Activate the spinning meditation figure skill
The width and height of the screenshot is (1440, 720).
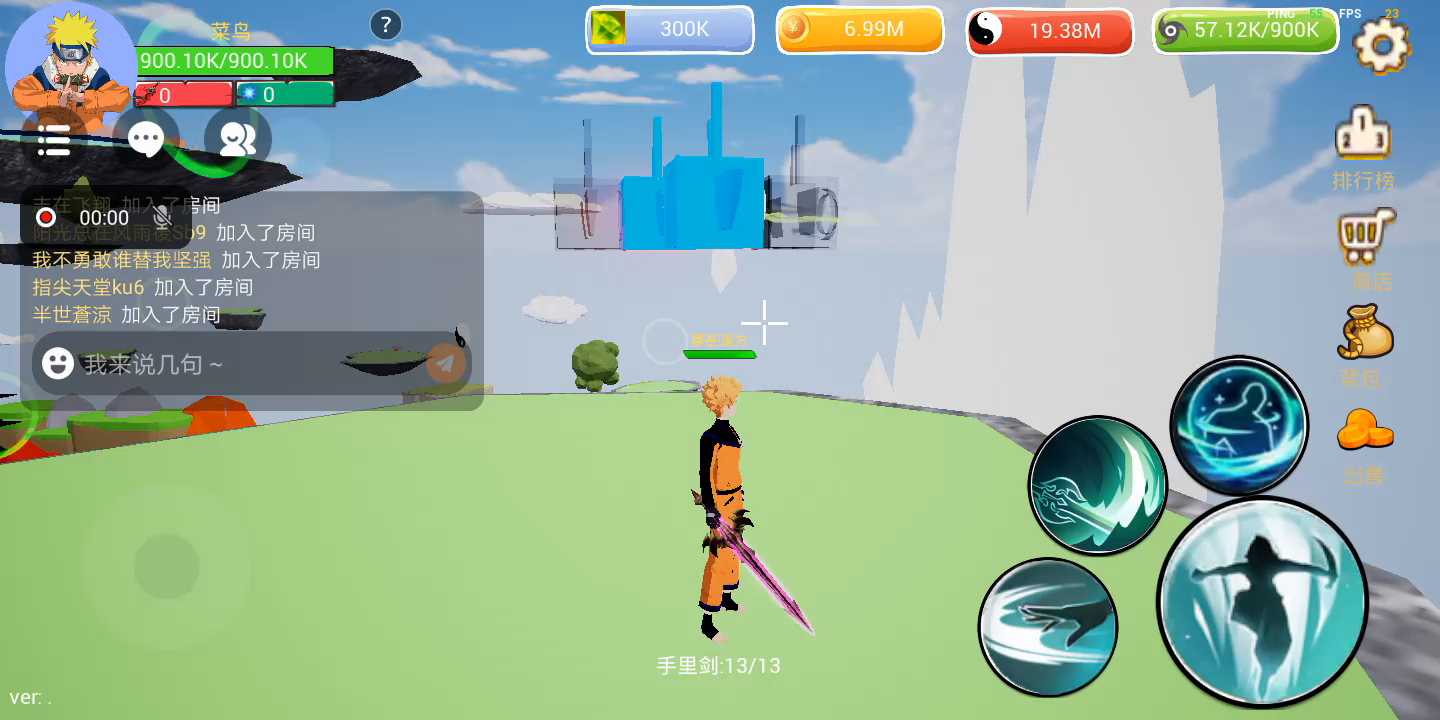click(x=1239, y=424)
